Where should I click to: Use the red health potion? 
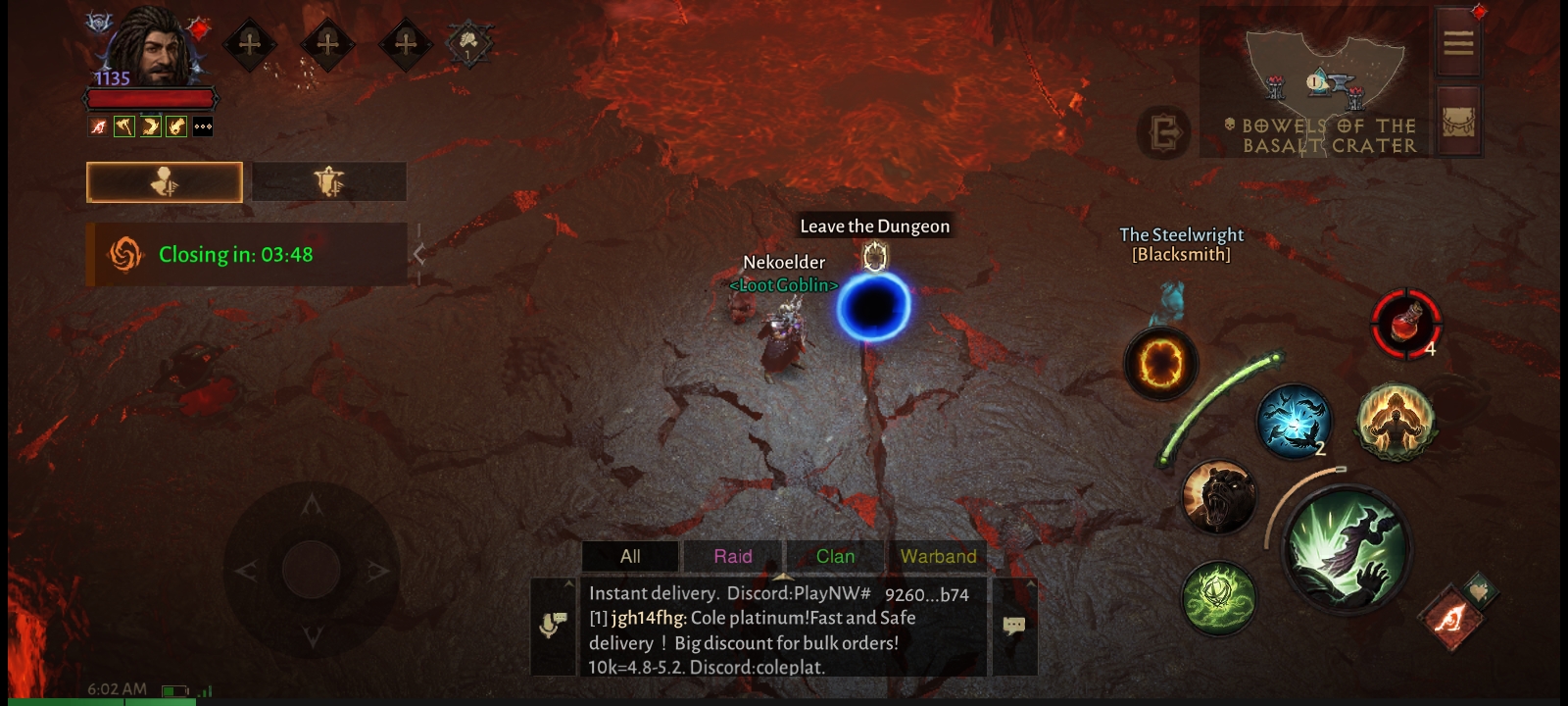[x=1405, y=324]
